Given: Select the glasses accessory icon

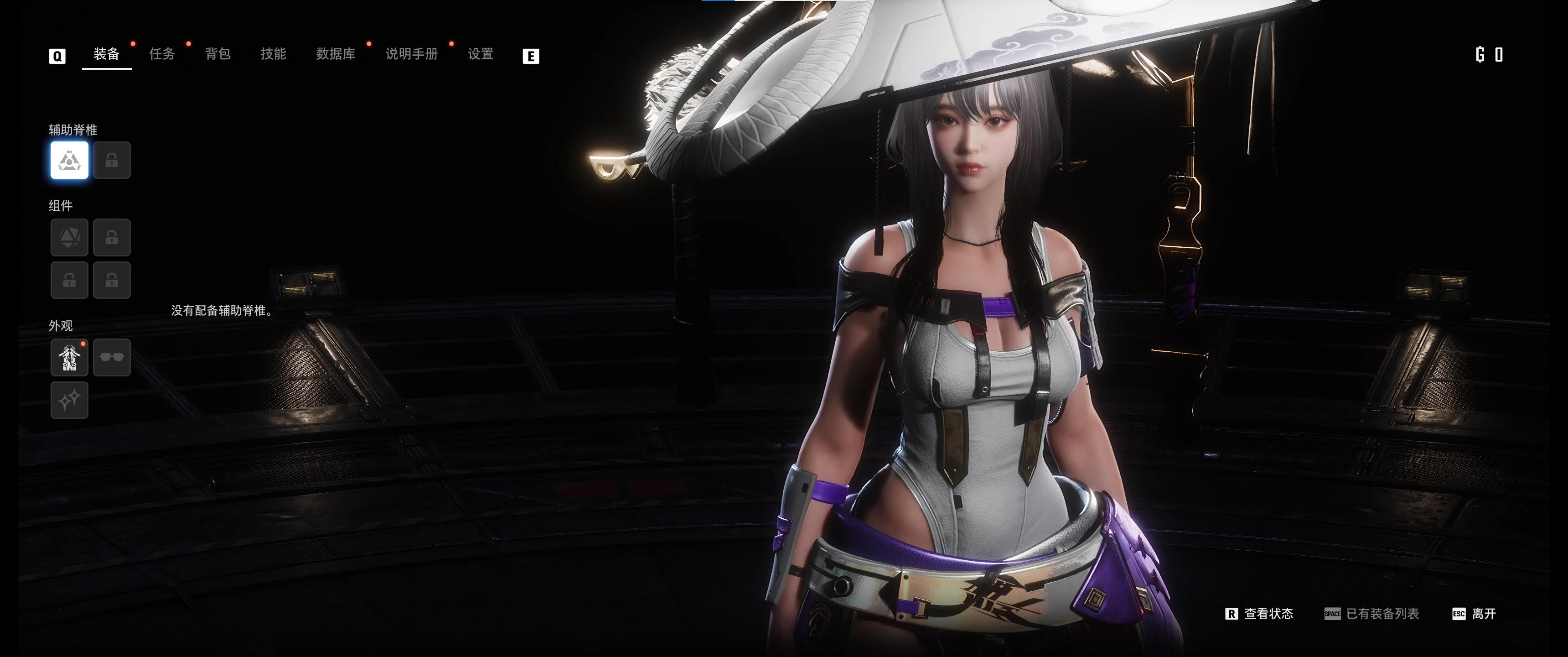Looking at the screenshot, I should (x=112, y=357).
